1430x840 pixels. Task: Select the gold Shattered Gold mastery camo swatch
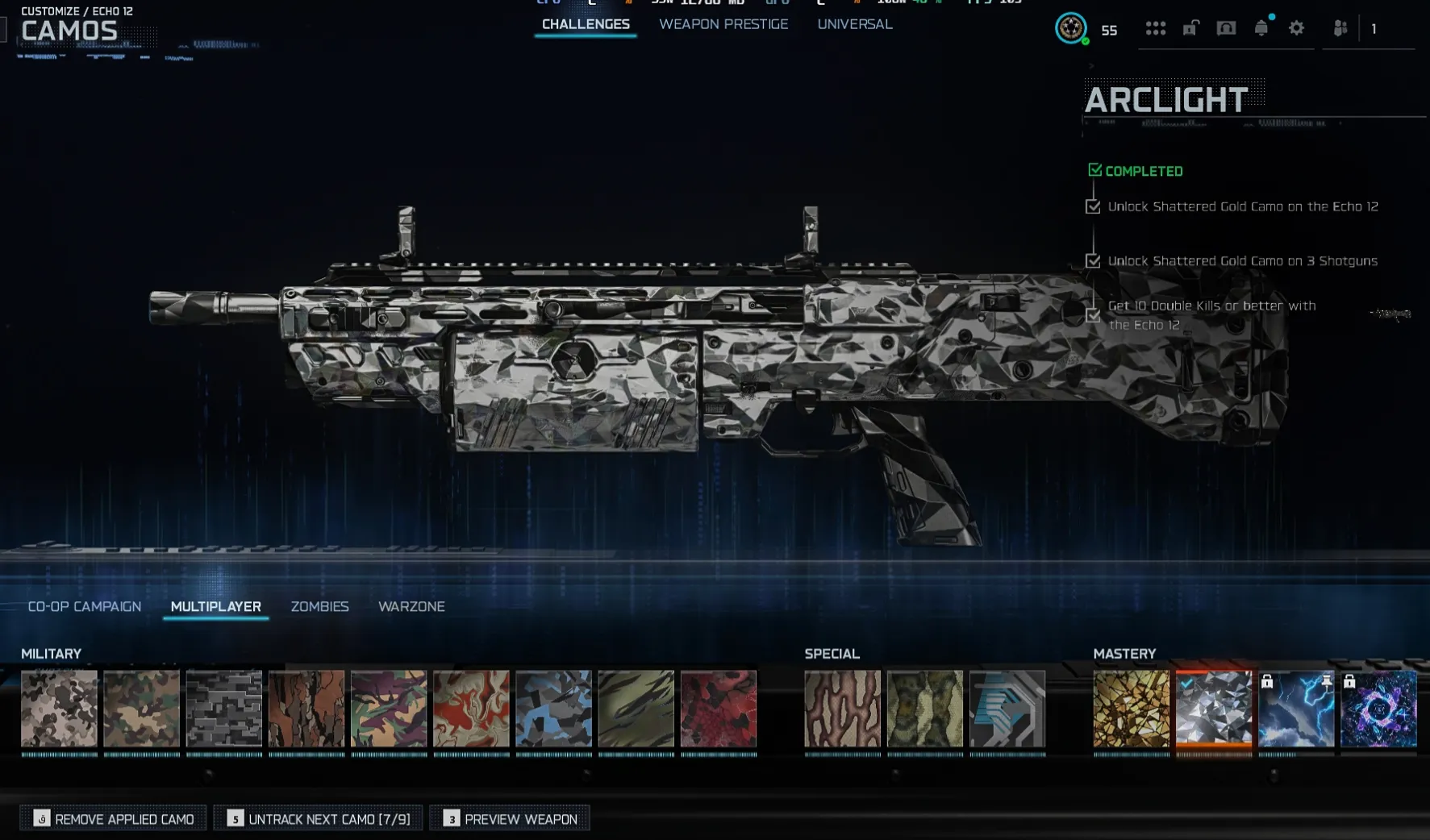click(1132, 709)
